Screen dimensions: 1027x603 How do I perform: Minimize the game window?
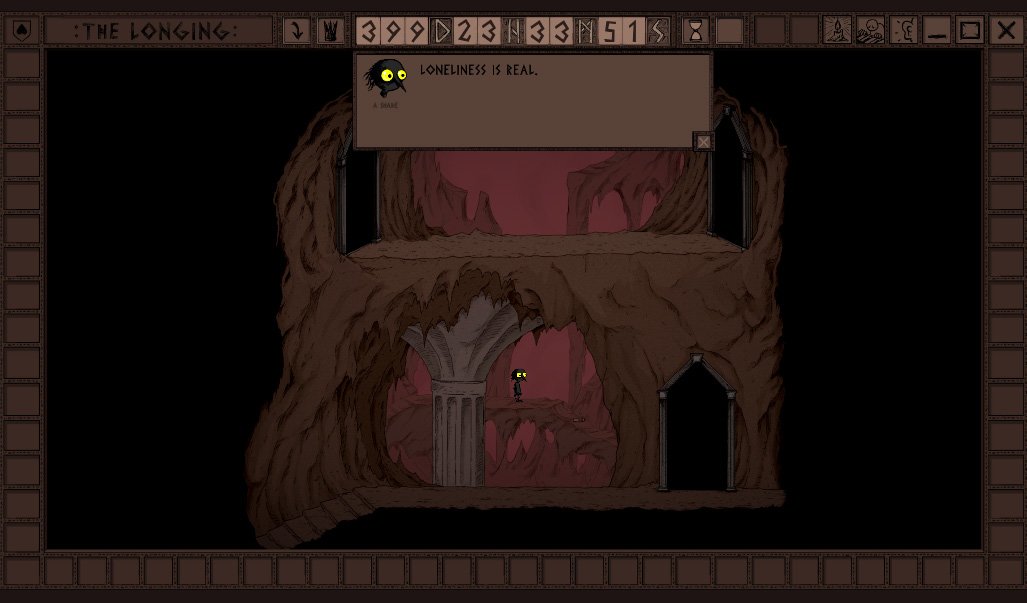[937, 31]
